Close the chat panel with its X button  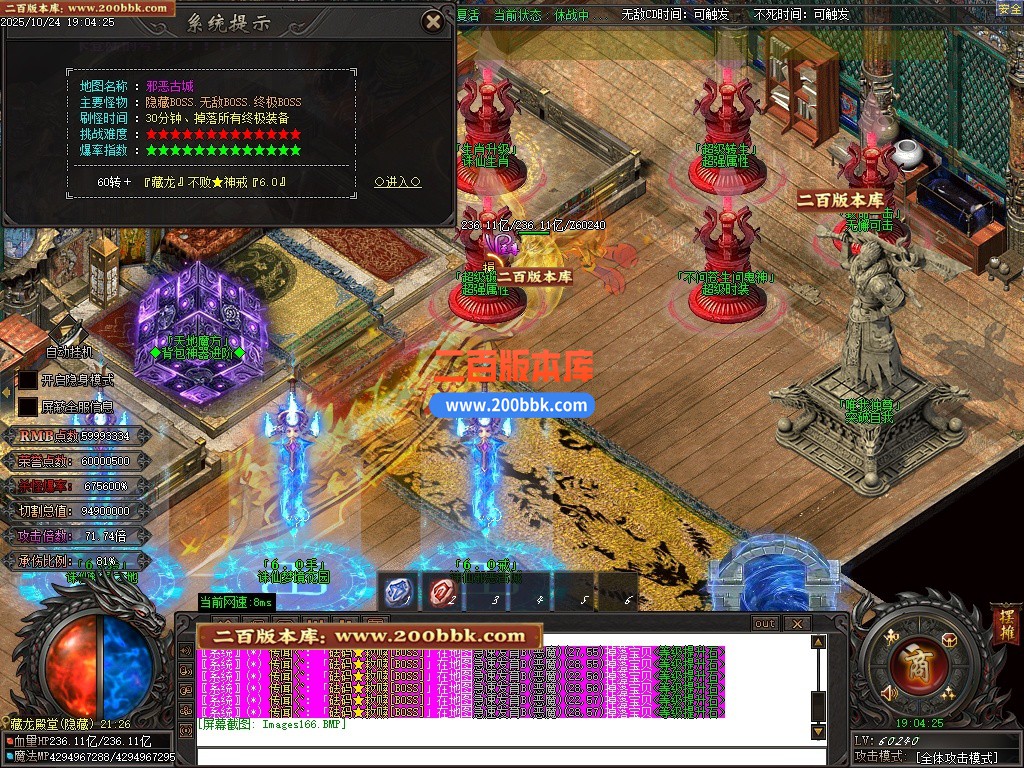coord(796,623)
